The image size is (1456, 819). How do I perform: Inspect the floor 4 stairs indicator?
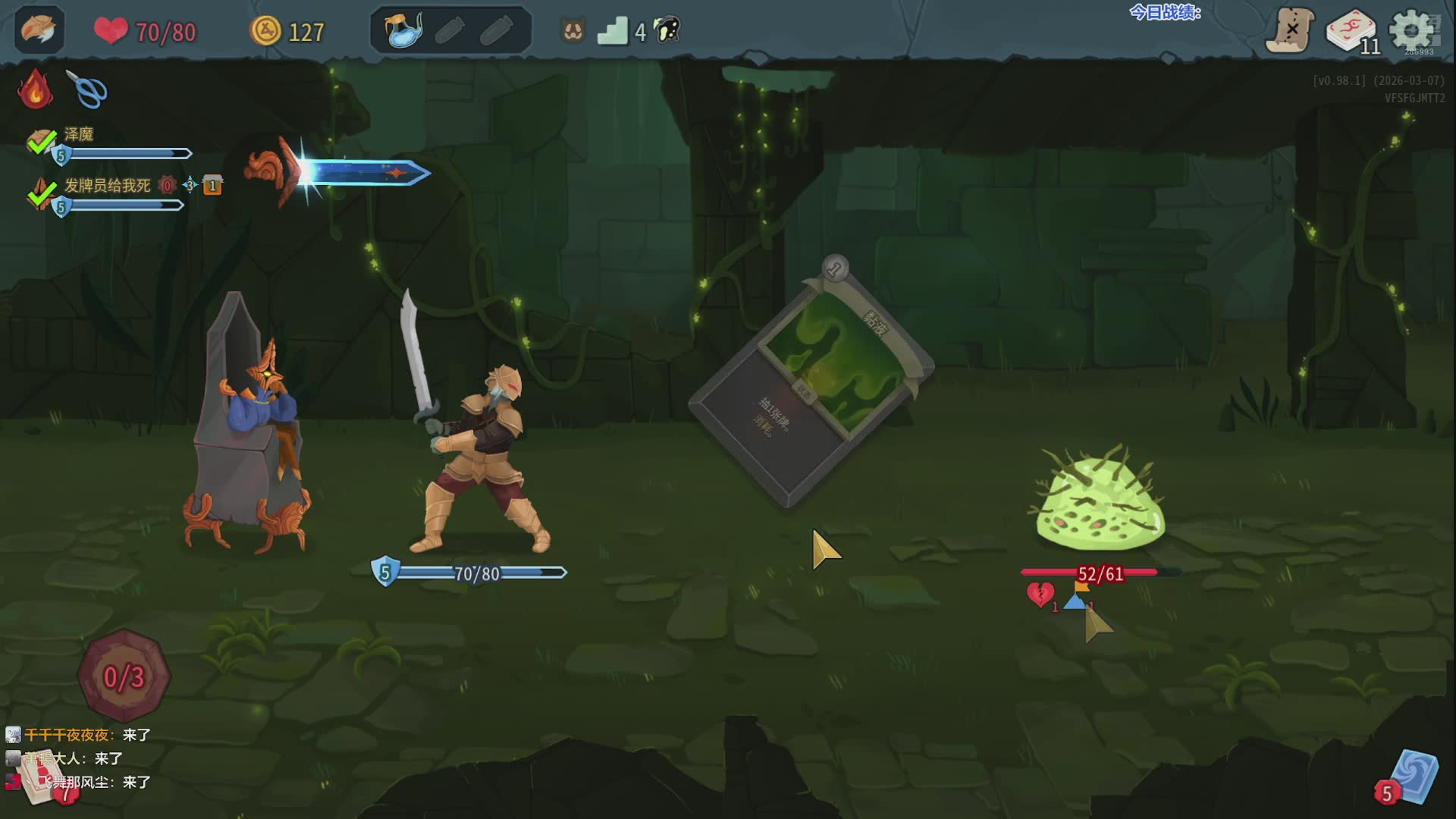click(613, 32)
